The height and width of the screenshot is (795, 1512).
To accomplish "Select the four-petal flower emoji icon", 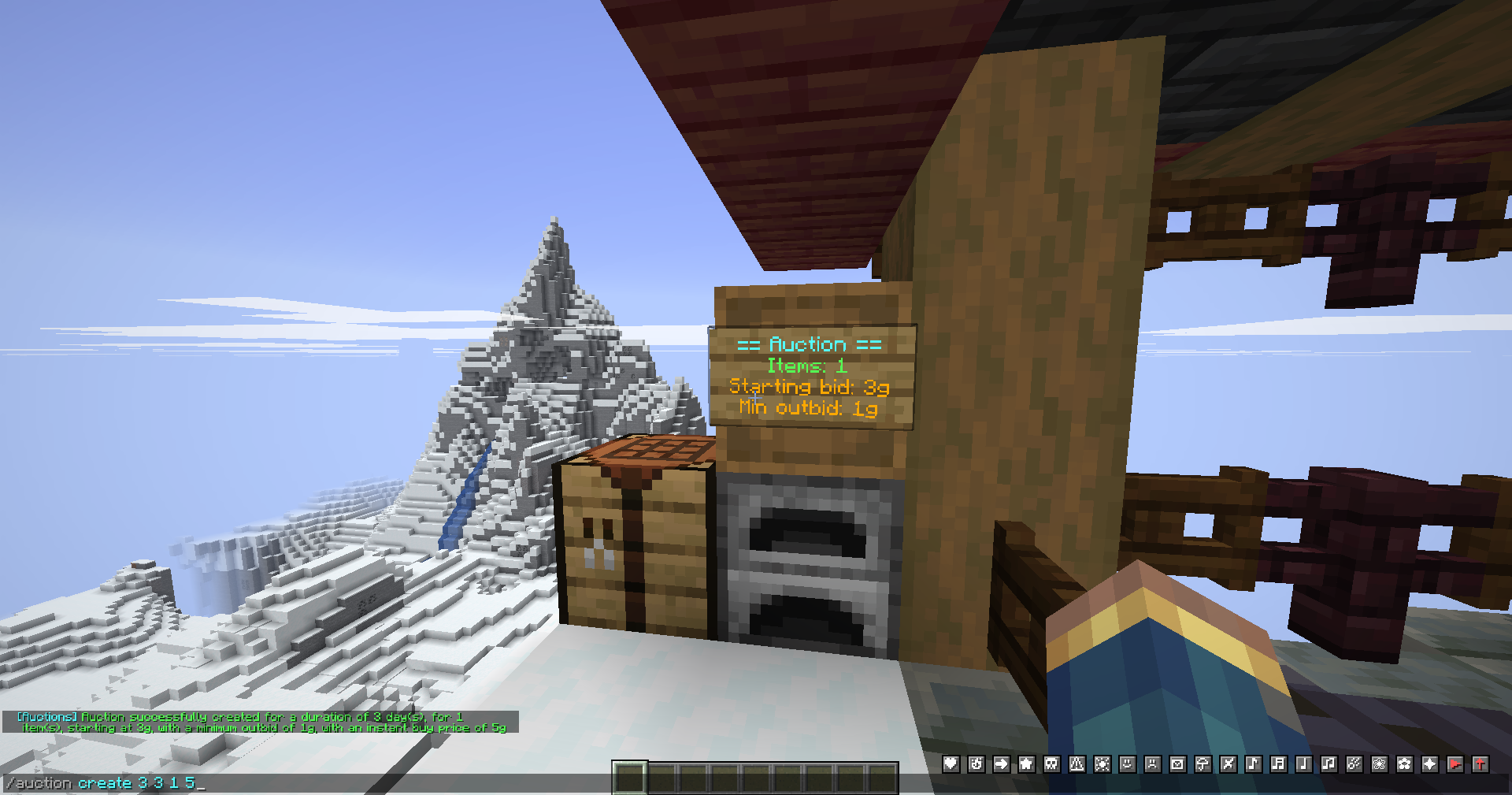I will [x=1403, y=764].
